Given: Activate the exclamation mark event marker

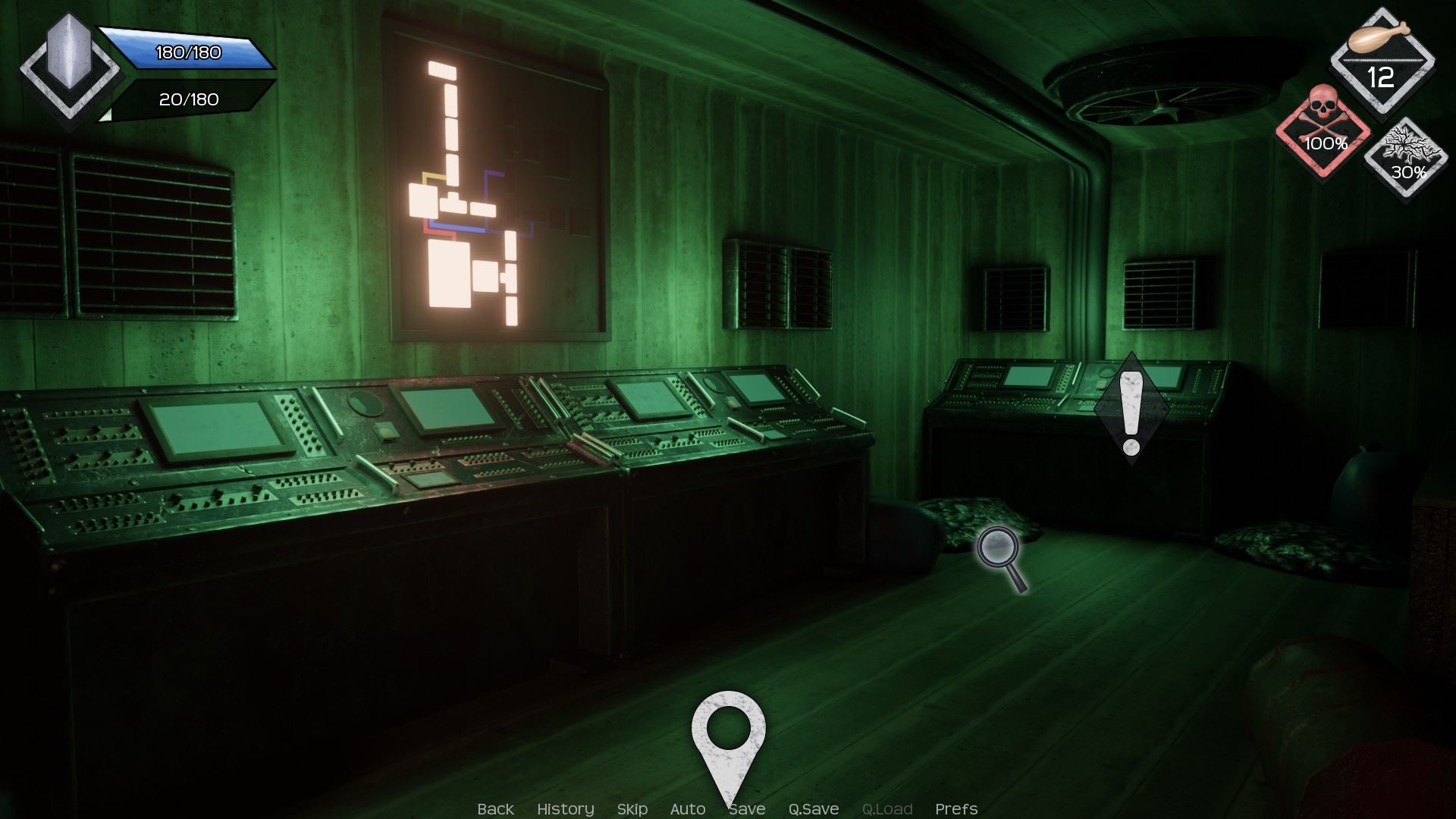Looking at the screenshot, I should click(1131, 409).
